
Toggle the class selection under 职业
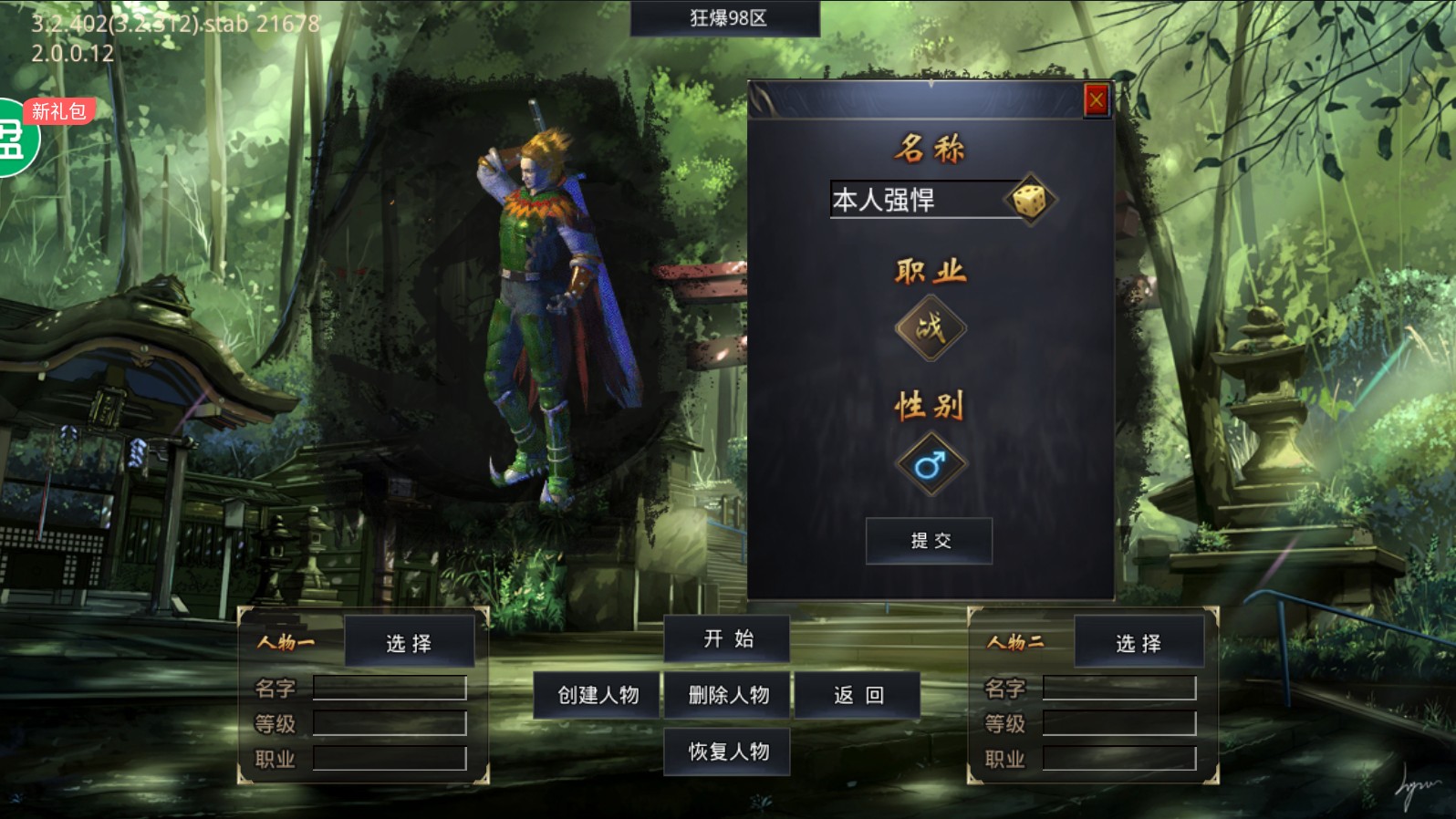coord(930,327)
